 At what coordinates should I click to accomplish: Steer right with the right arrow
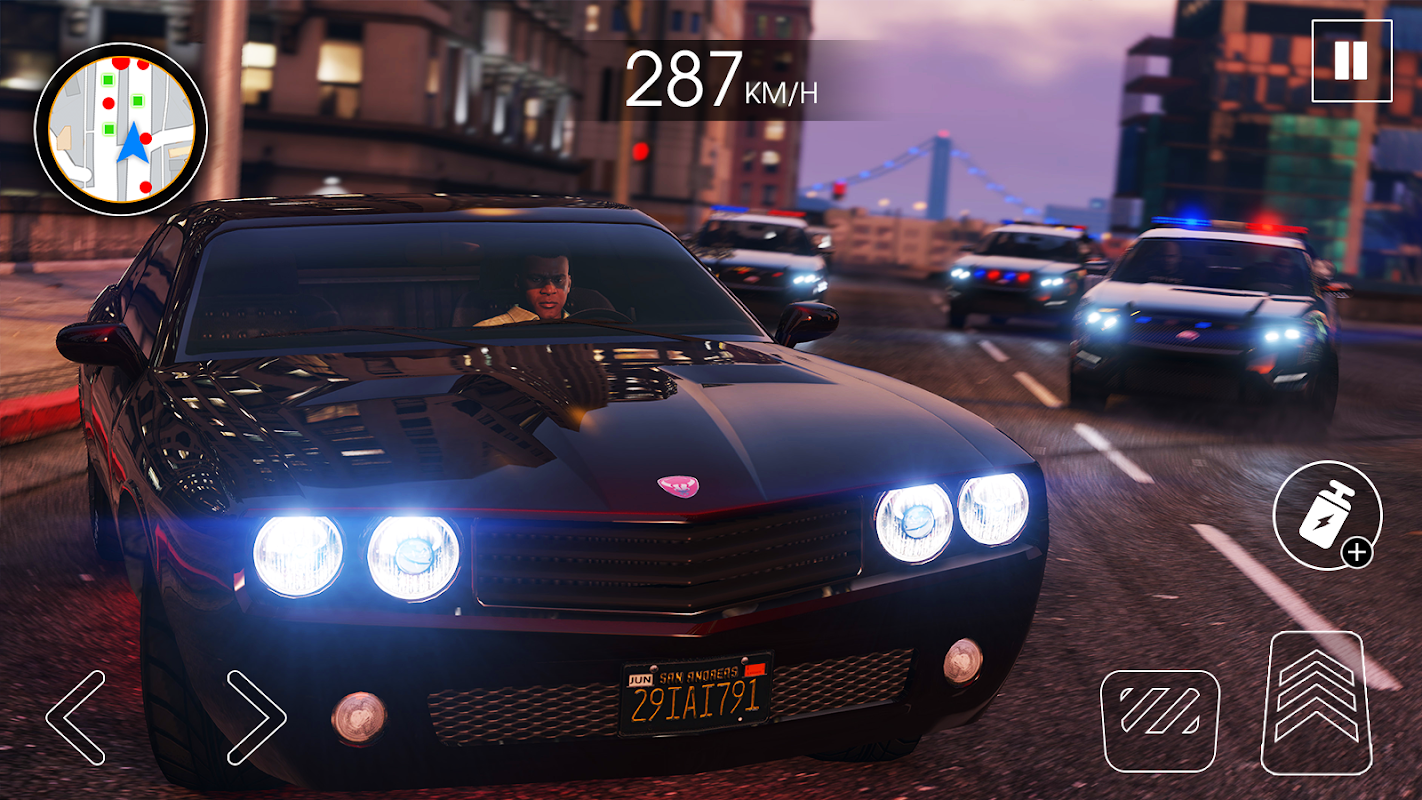pyautogui.click(x=256, y=717)
